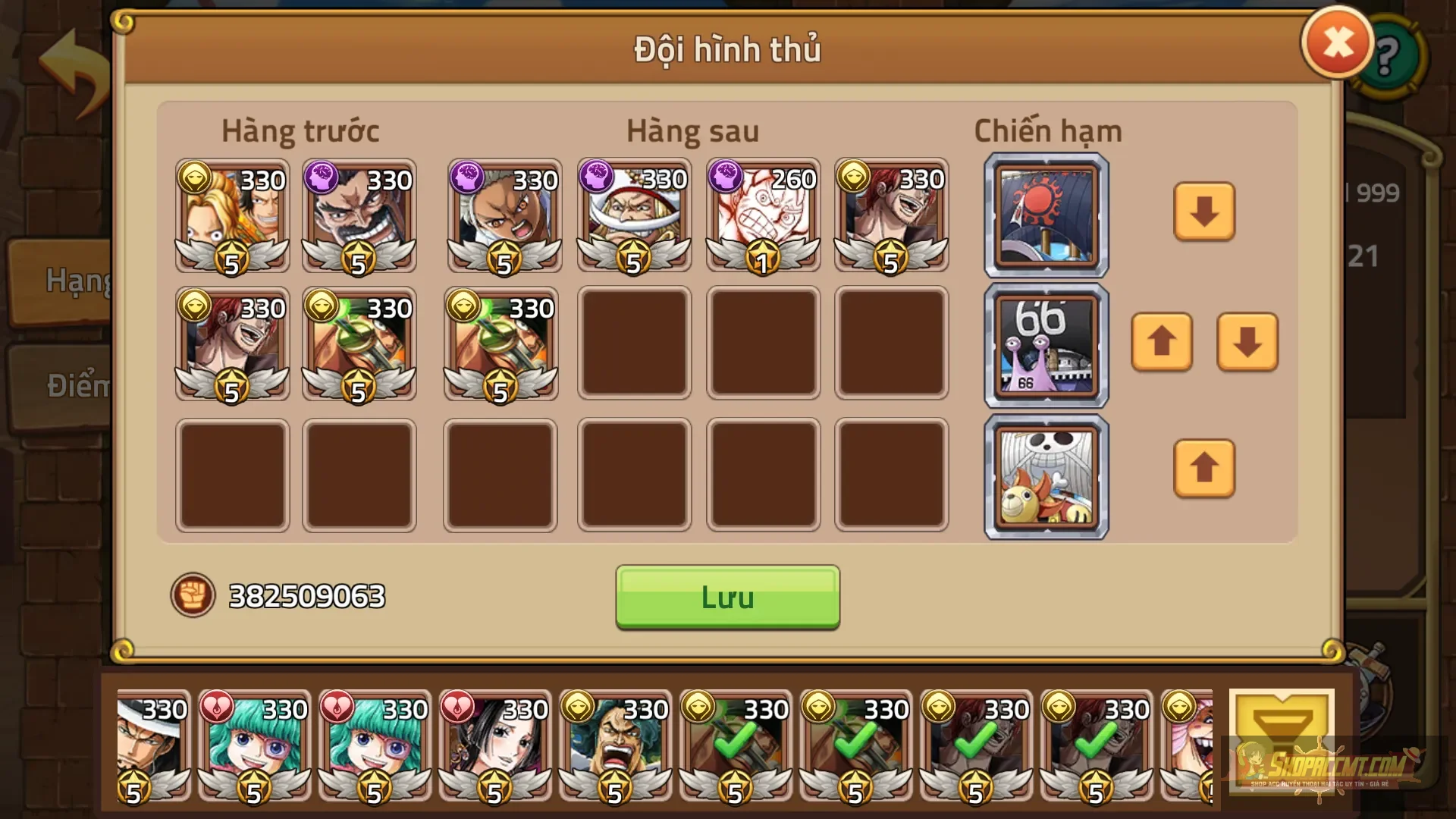Select Sabo's portrait in Hàng trước

point(231,216)
